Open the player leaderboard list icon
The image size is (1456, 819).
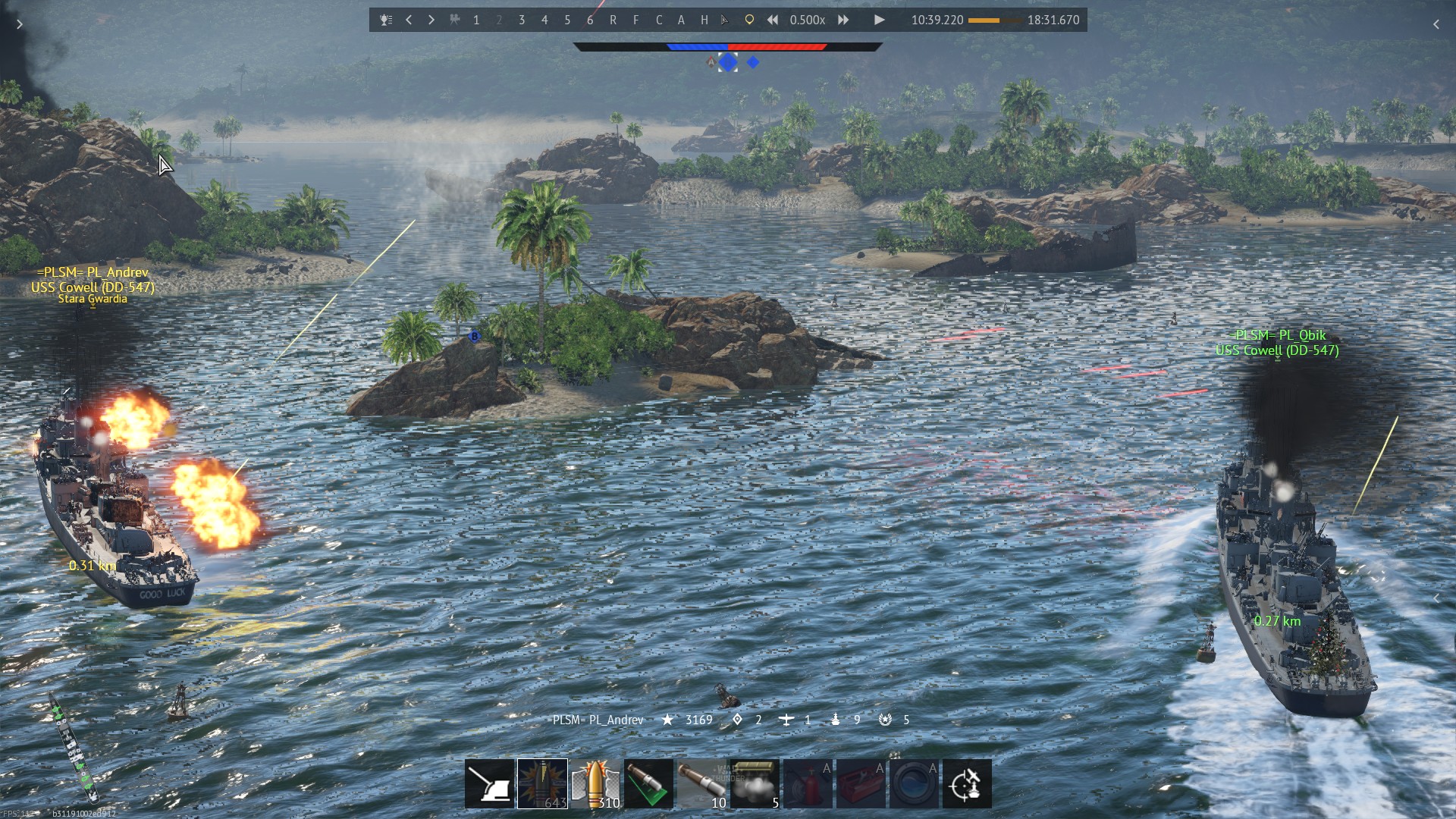[386, 20]
